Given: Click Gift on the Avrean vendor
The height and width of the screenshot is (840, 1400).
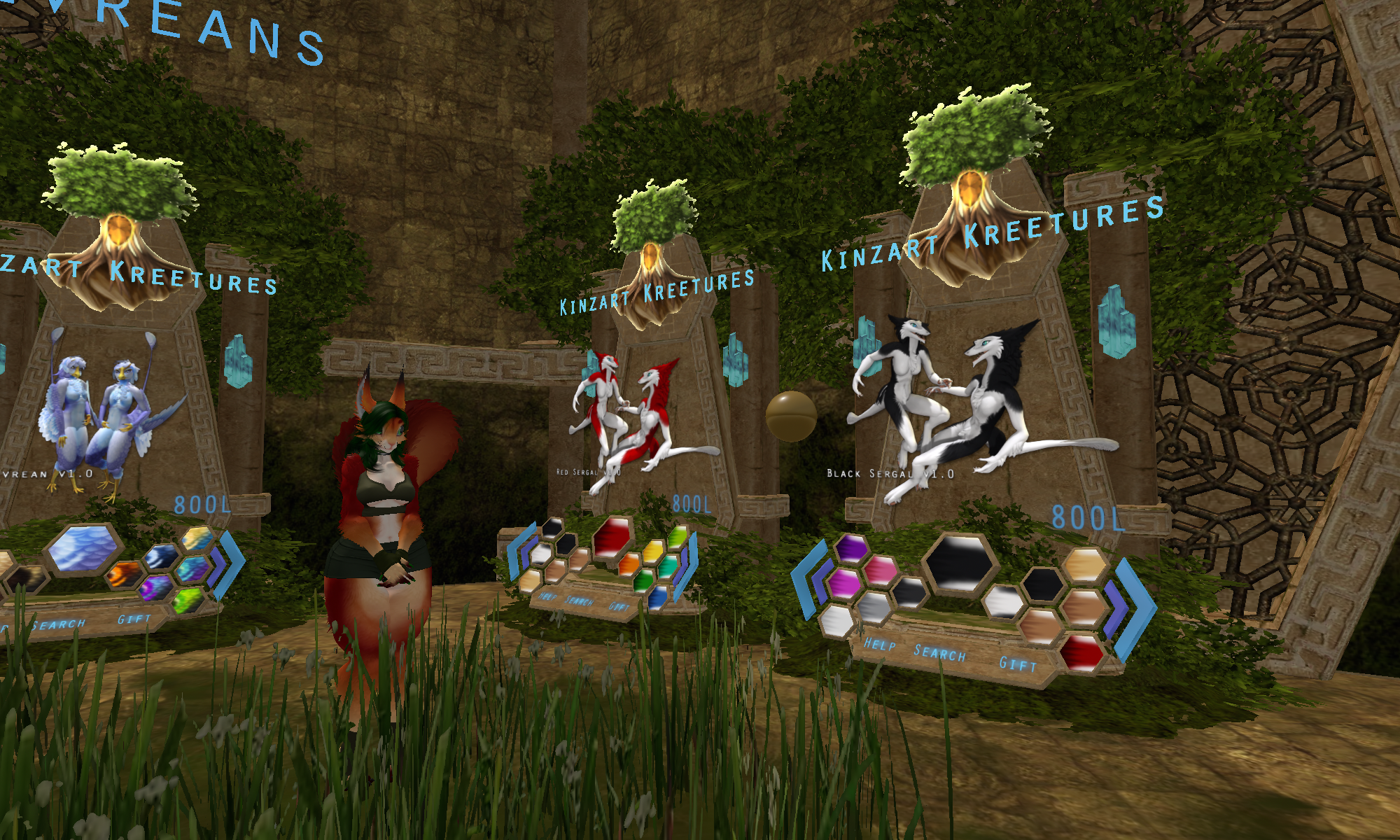Looking at the screenshot, I should (x=134, y=619).
